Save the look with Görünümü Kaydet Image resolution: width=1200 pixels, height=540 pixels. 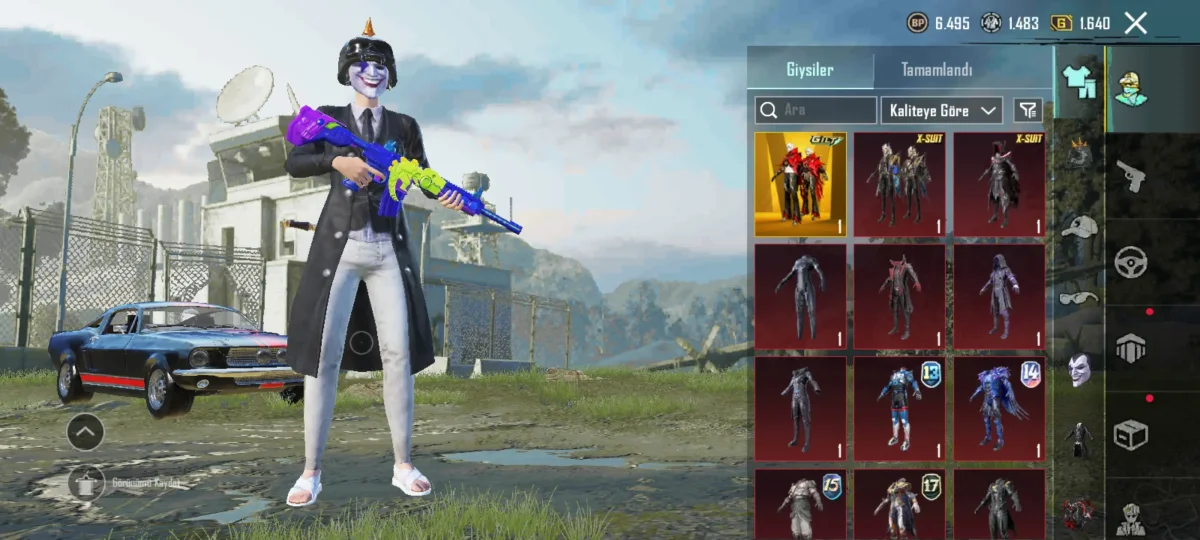pos(87,484)
